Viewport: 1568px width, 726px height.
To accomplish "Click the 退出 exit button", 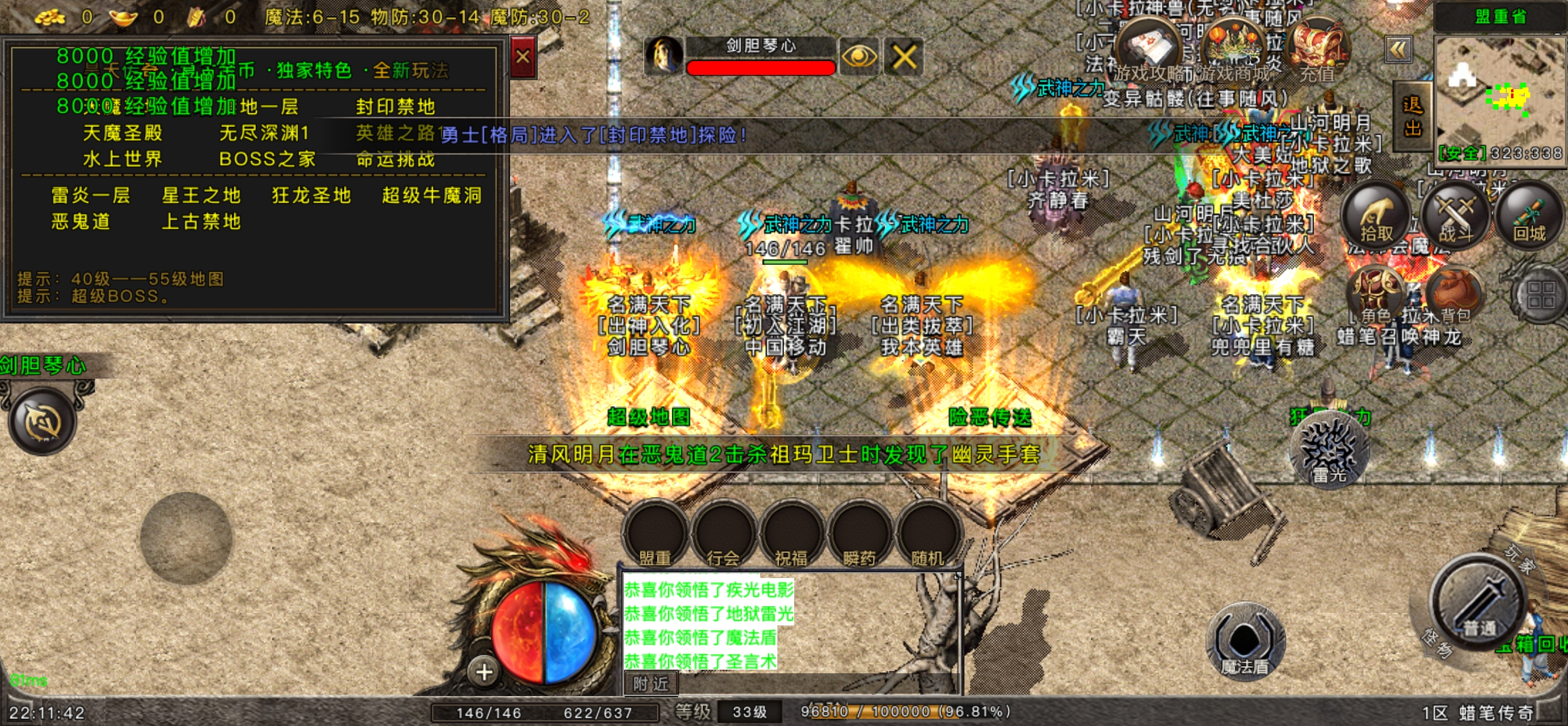I will pos(1412,117).
